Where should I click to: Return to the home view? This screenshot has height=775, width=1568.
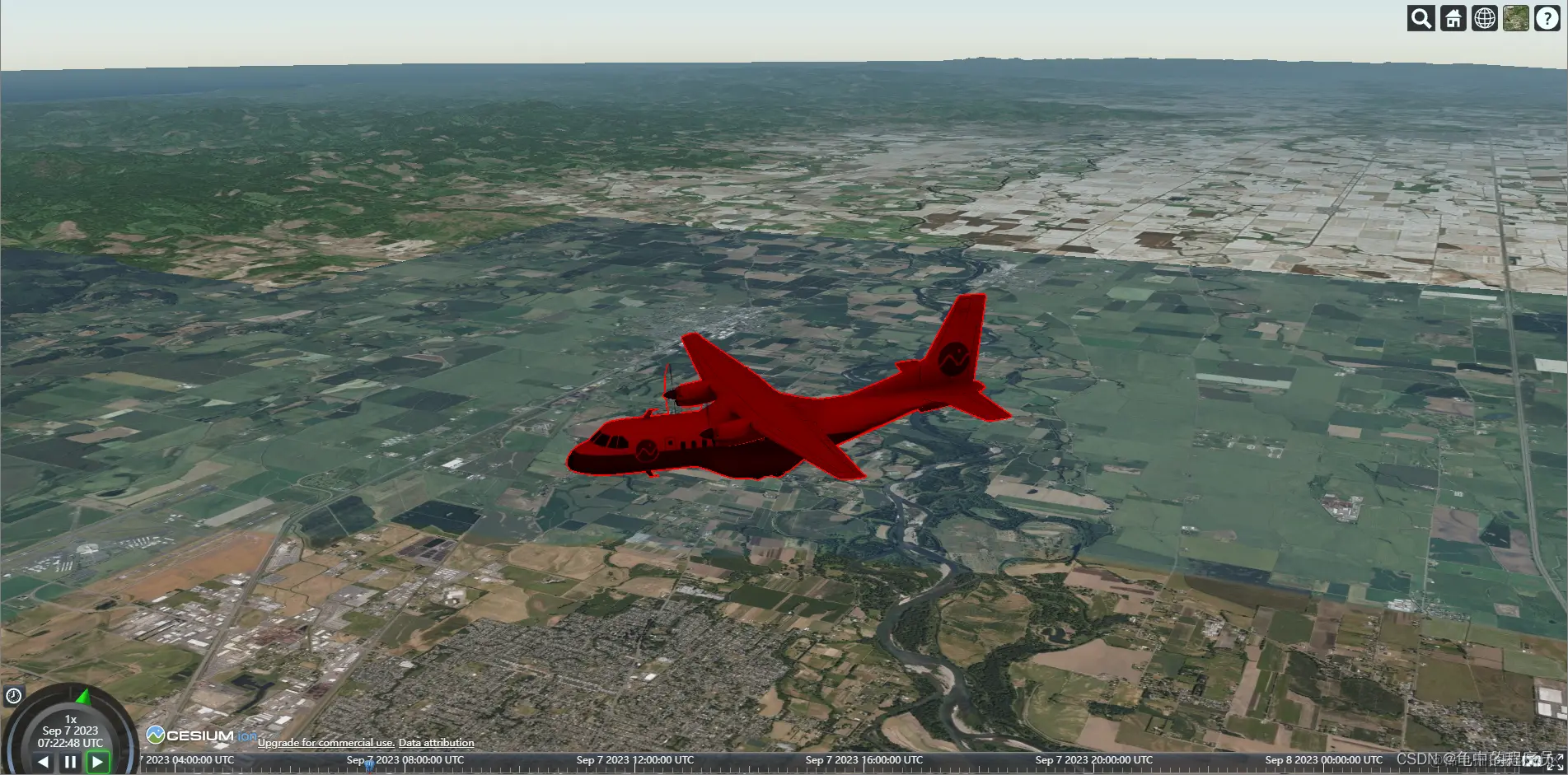pos(1453,18)
